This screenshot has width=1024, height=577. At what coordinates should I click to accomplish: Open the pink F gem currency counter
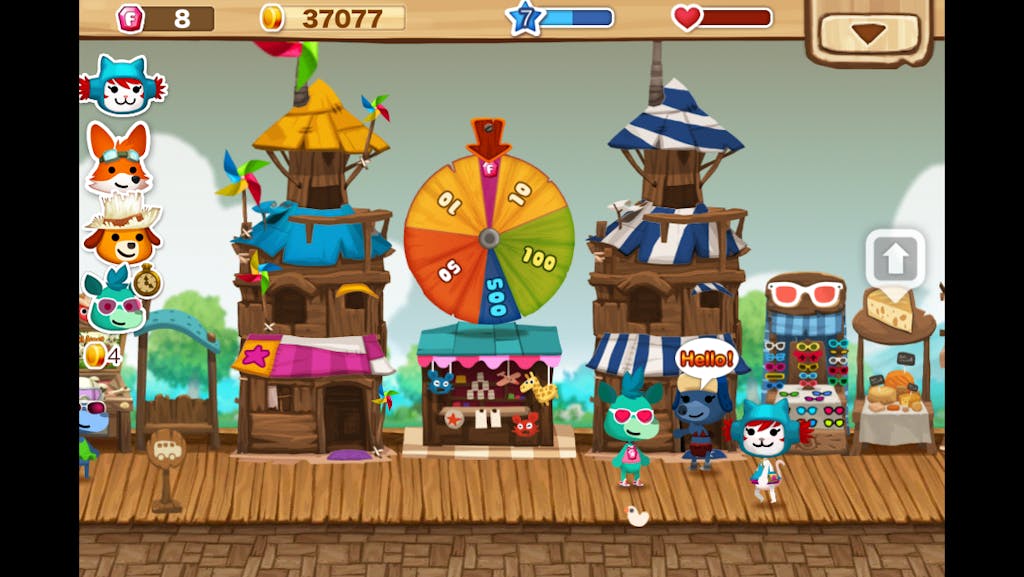tap(165, 18)
